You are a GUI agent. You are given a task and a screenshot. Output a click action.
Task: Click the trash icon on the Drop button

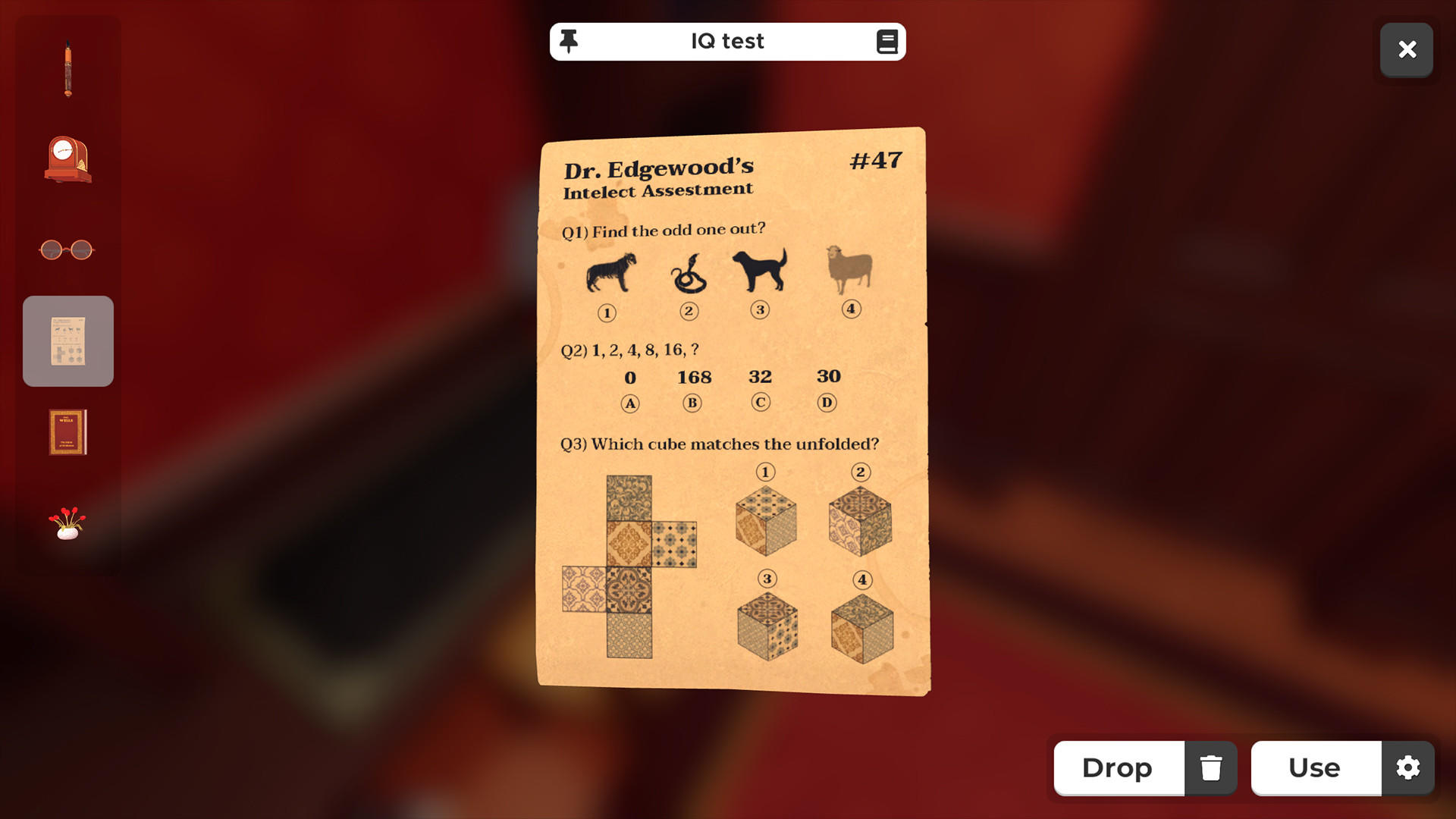tap(1211, 768)
